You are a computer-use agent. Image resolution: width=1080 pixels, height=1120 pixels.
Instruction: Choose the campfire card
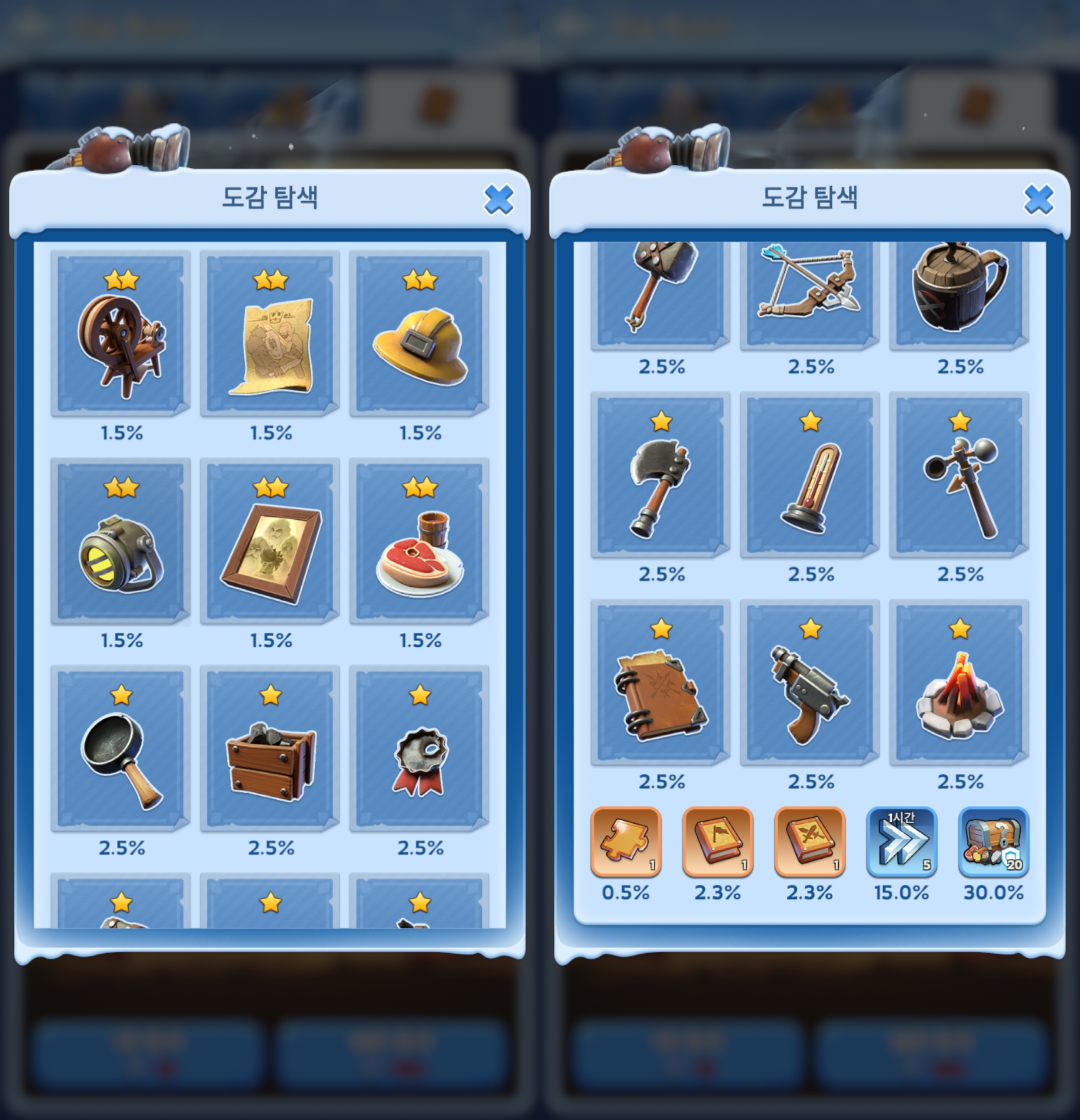click(960, 683)
